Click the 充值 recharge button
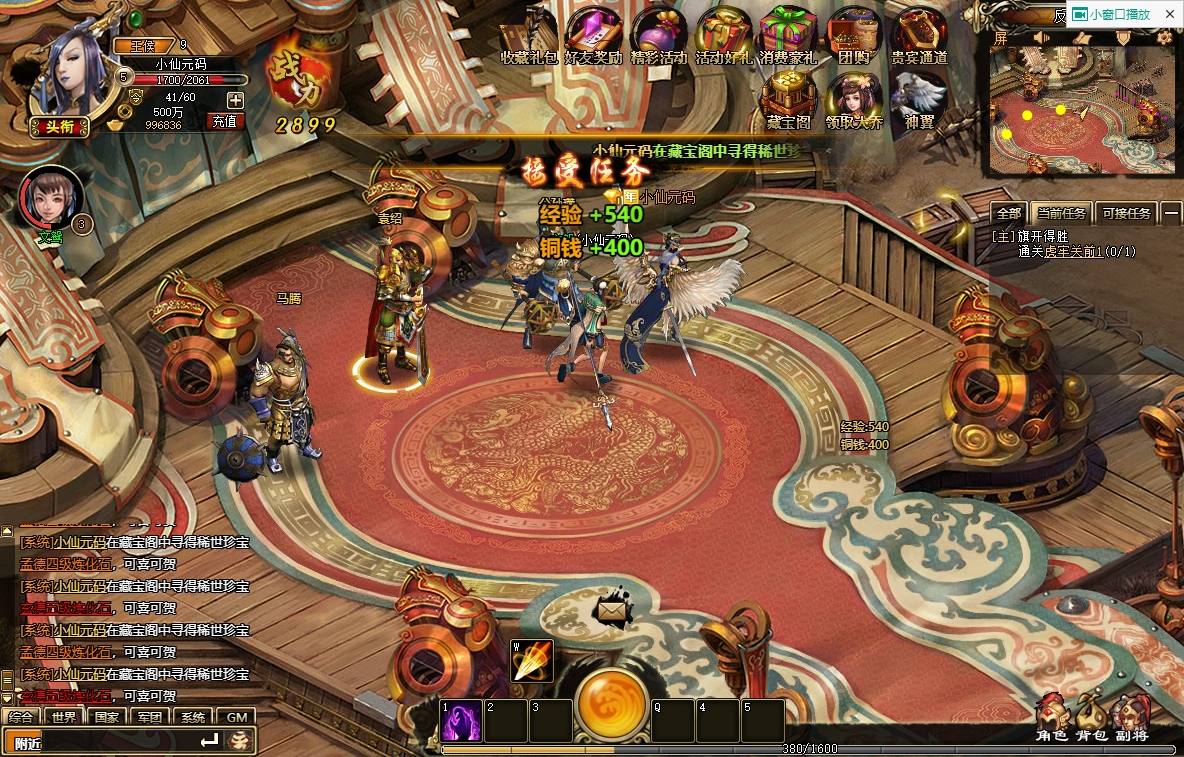 [224, 121]
